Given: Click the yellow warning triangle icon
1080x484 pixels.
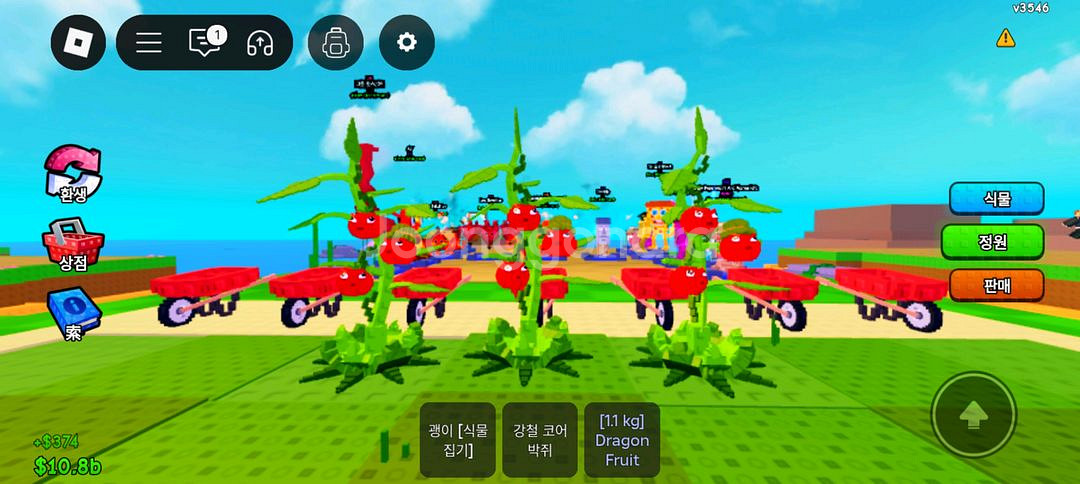Looking at the screenshot, I should coord(1005,38).
